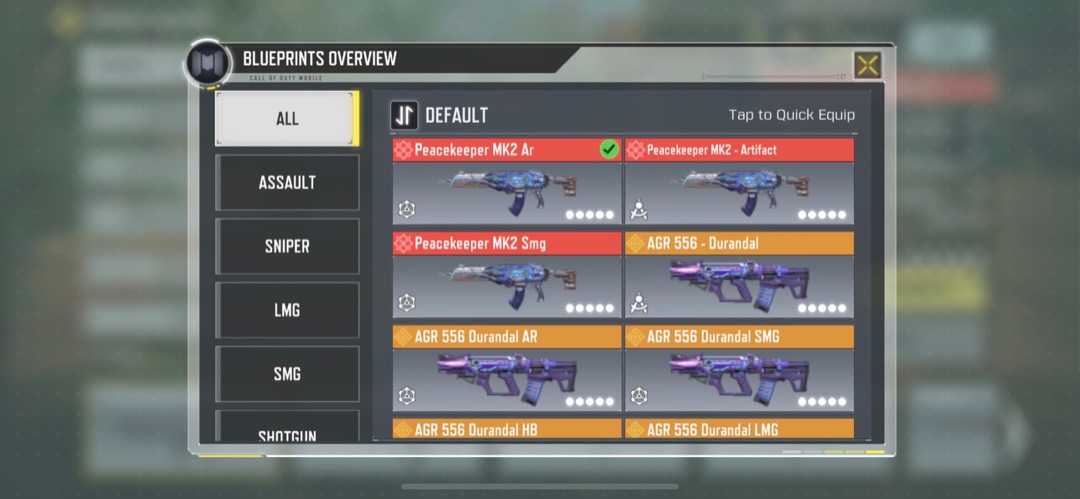Choose the SMG category tab
This screenshot has height=499, width=1080.
[287, 374]
